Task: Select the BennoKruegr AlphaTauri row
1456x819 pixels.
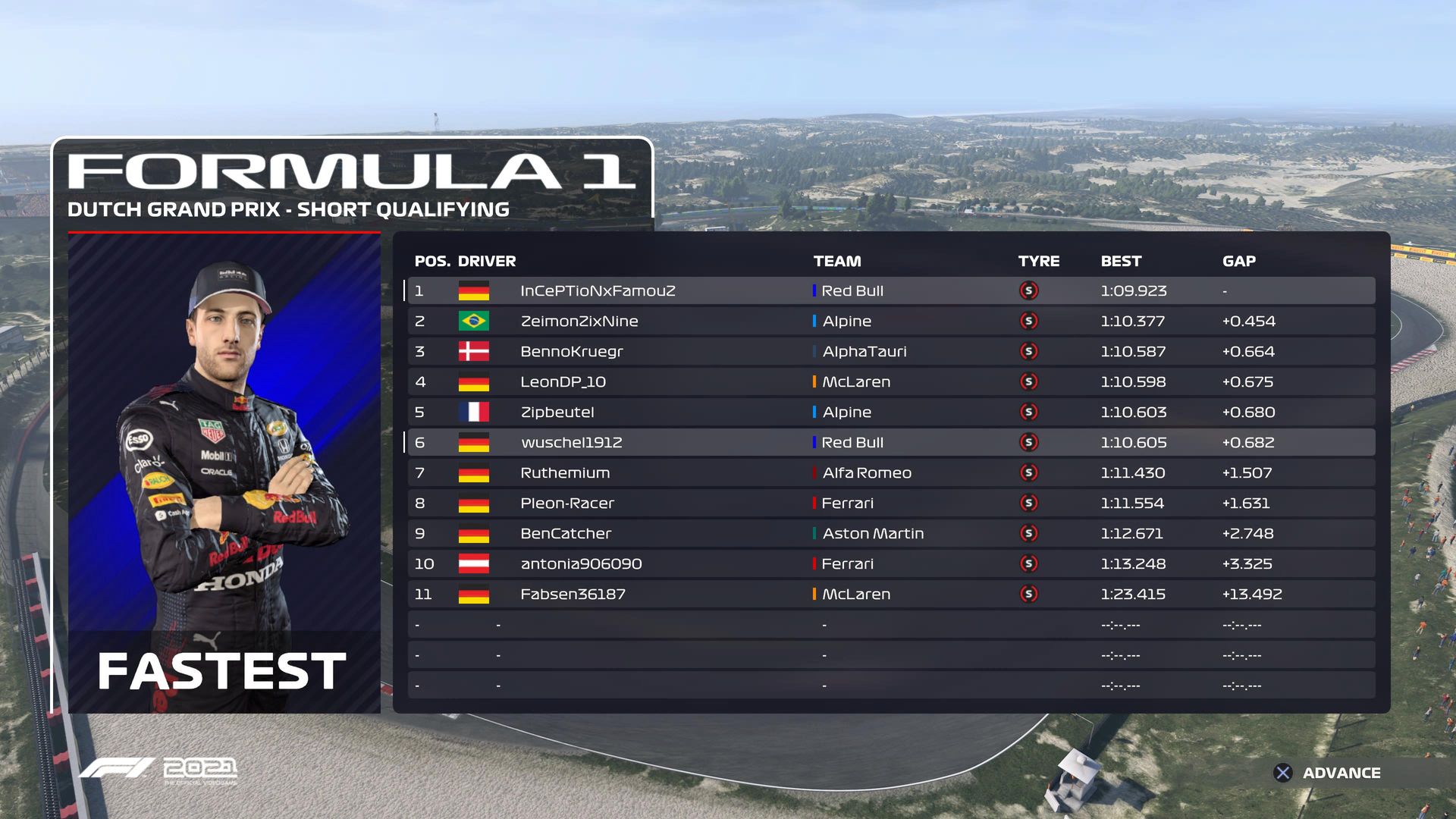Action: coord(890,351)
